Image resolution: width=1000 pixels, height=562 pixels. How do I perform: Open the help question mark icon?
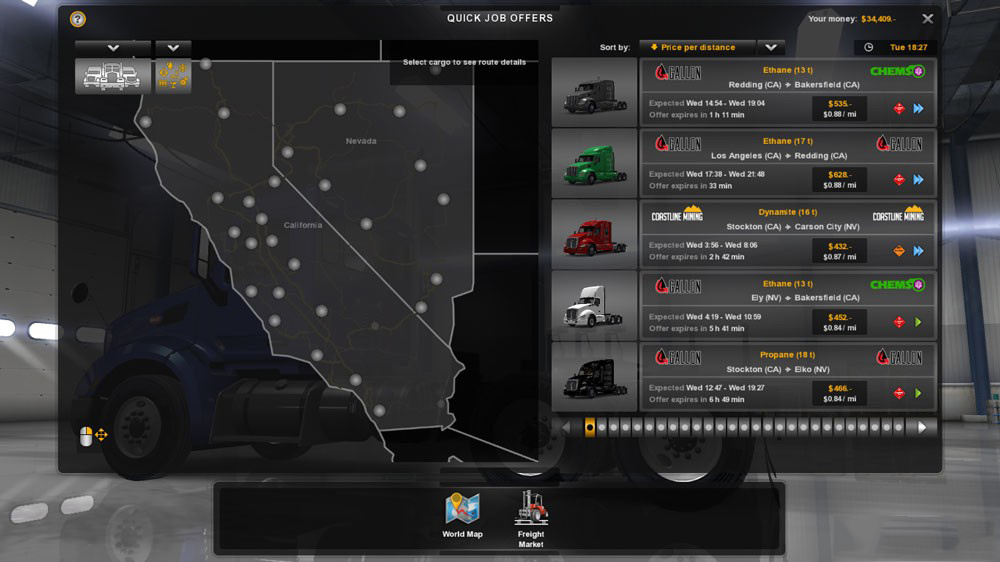click(x=78, y=19)
